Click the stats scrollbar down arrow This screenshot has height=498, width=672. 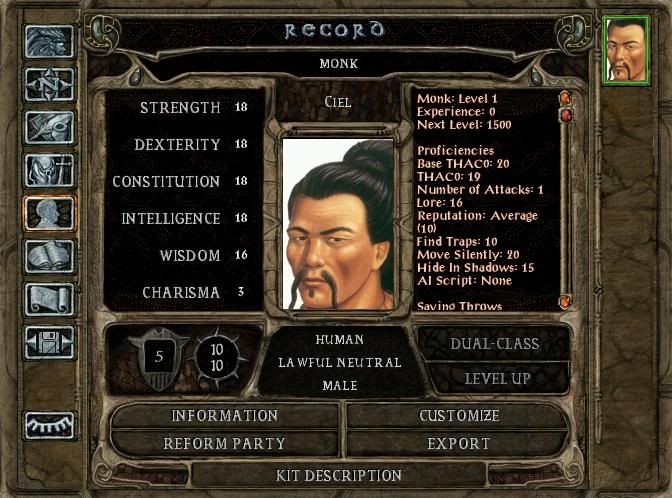pos(564,300)
